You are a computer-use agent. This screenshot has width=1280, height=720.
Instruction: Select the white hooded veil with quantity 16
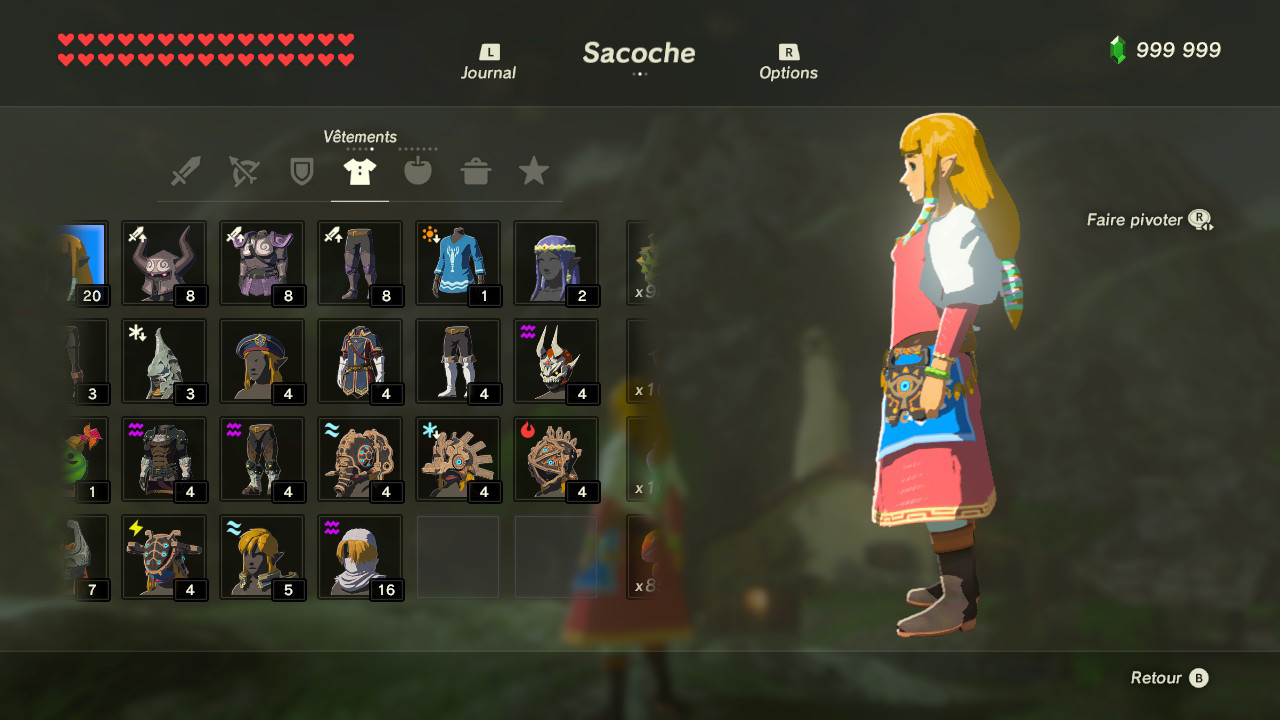click(360, 555)
